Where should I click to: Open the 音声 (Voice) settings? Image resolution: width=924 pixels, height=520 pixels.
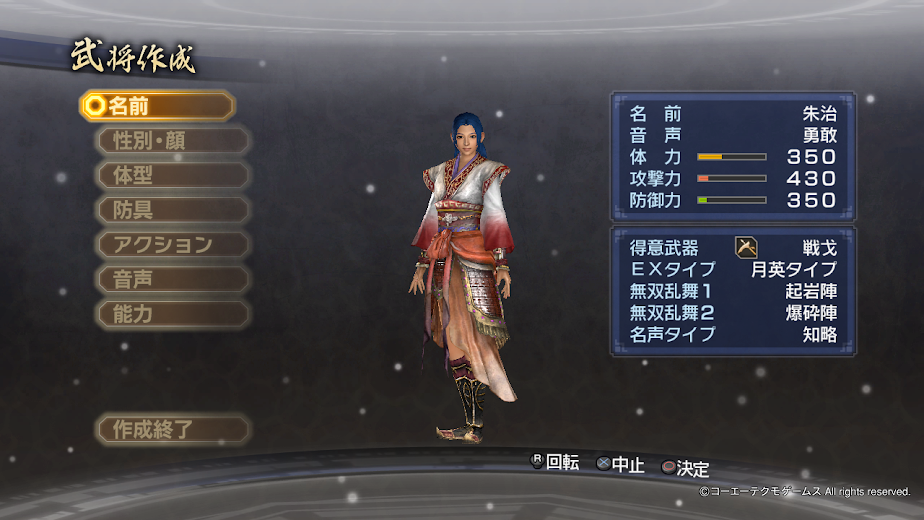click(x=172, y=279)
